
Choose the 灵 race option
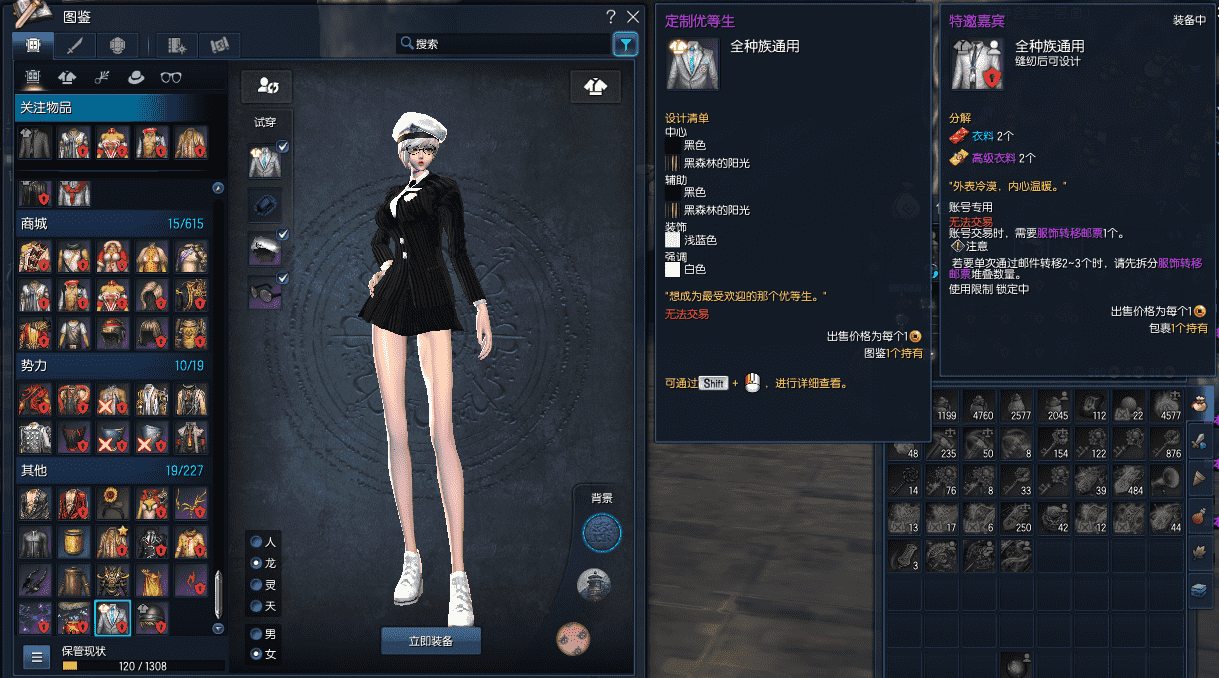[257, 585]
